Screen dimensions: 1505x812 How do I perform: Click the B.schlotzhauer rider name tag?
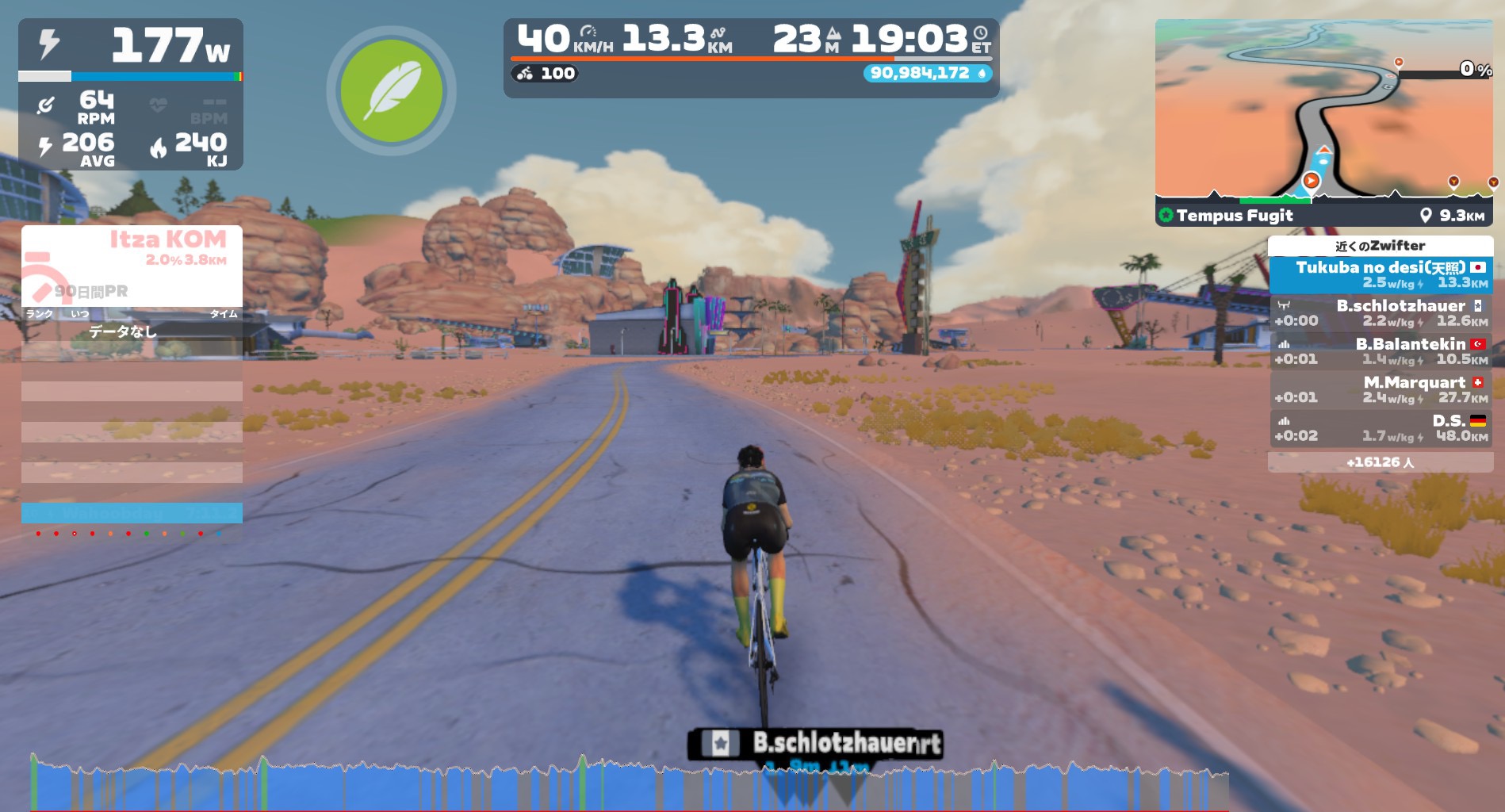815,744
